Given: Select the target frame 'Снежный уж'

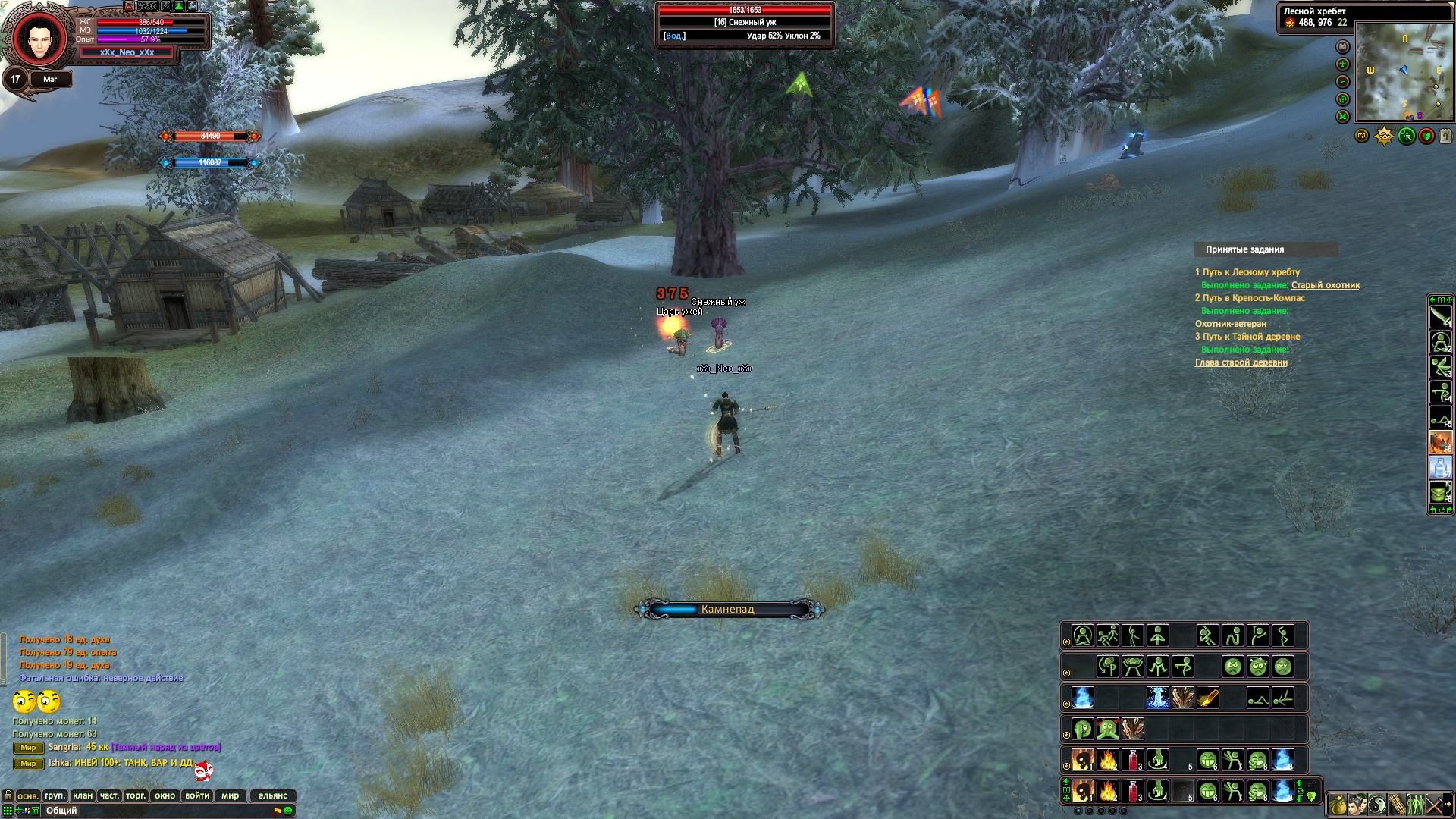Looking at the screenshot, I should coord(745,24).
